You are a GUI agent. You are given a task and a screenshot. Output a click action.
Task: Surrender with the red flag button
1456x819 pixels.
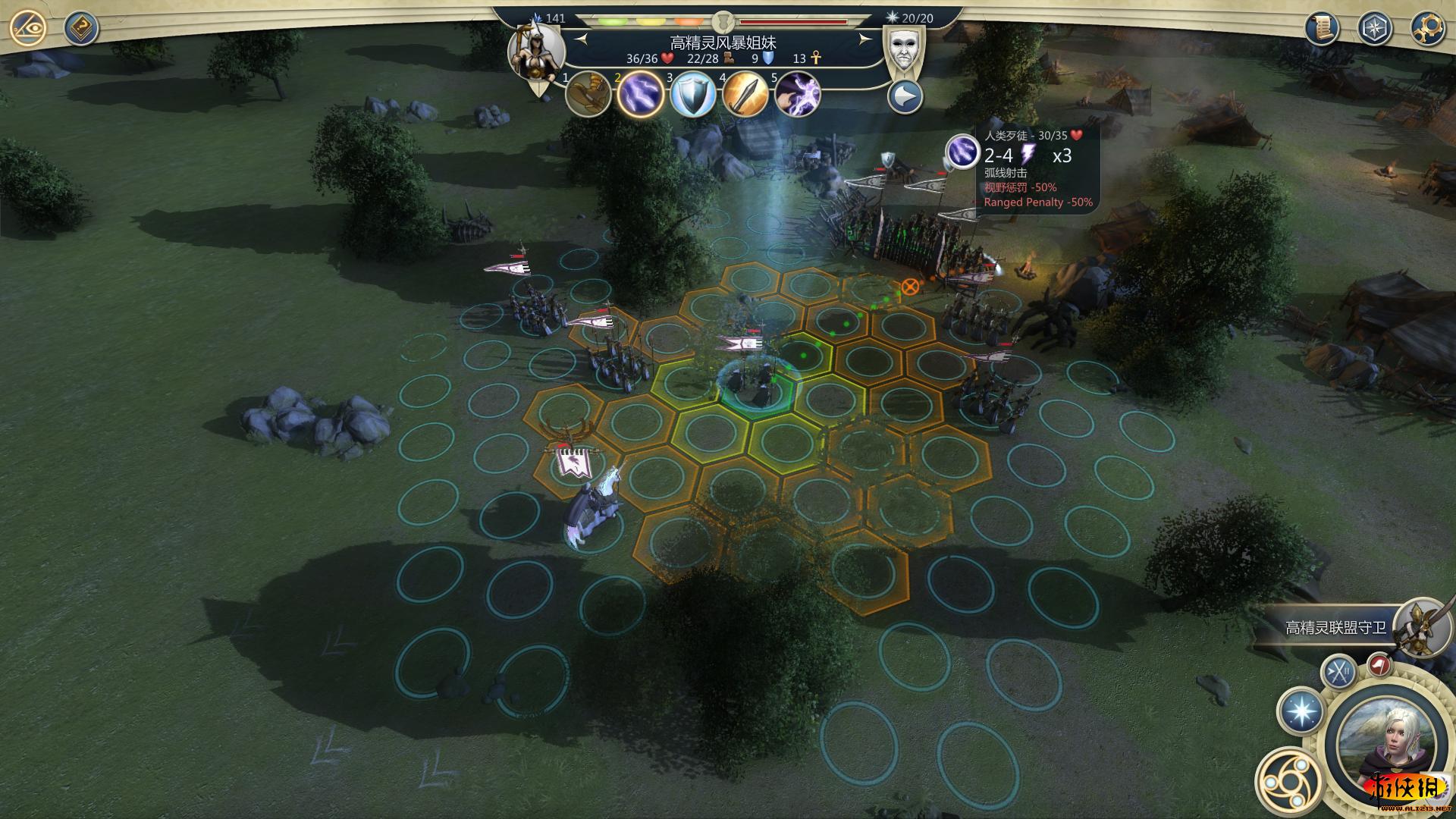pyautogui.click(x=1379, y=666)
